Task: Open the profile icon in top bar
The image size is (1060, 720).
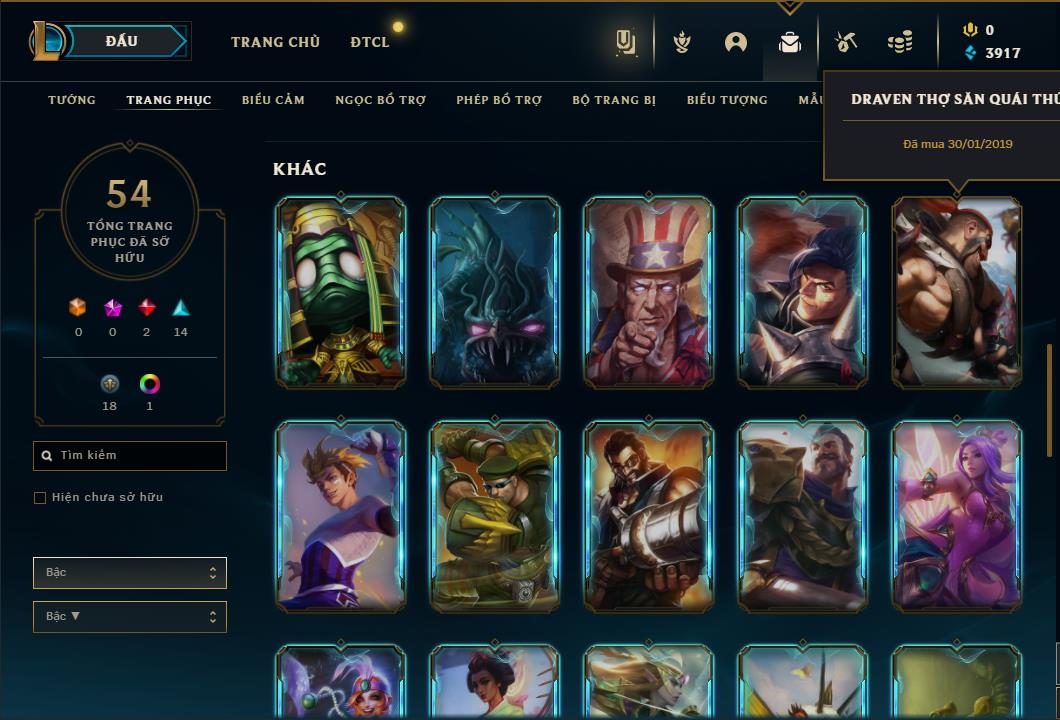Action: click(736, 42)
